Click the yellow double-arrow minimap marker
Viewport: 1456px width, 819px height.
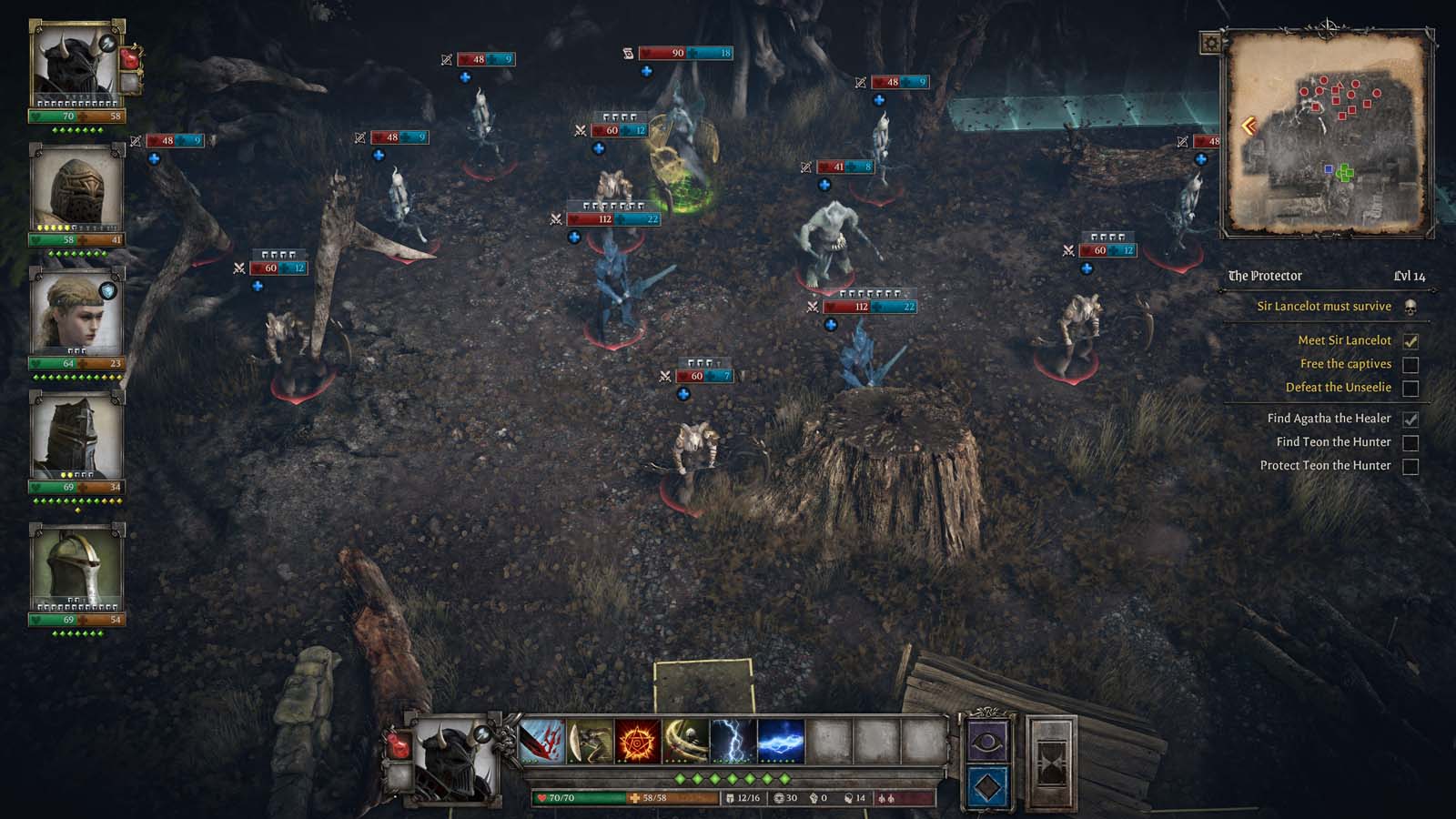pyautogui.click(x=1249, y=126)
